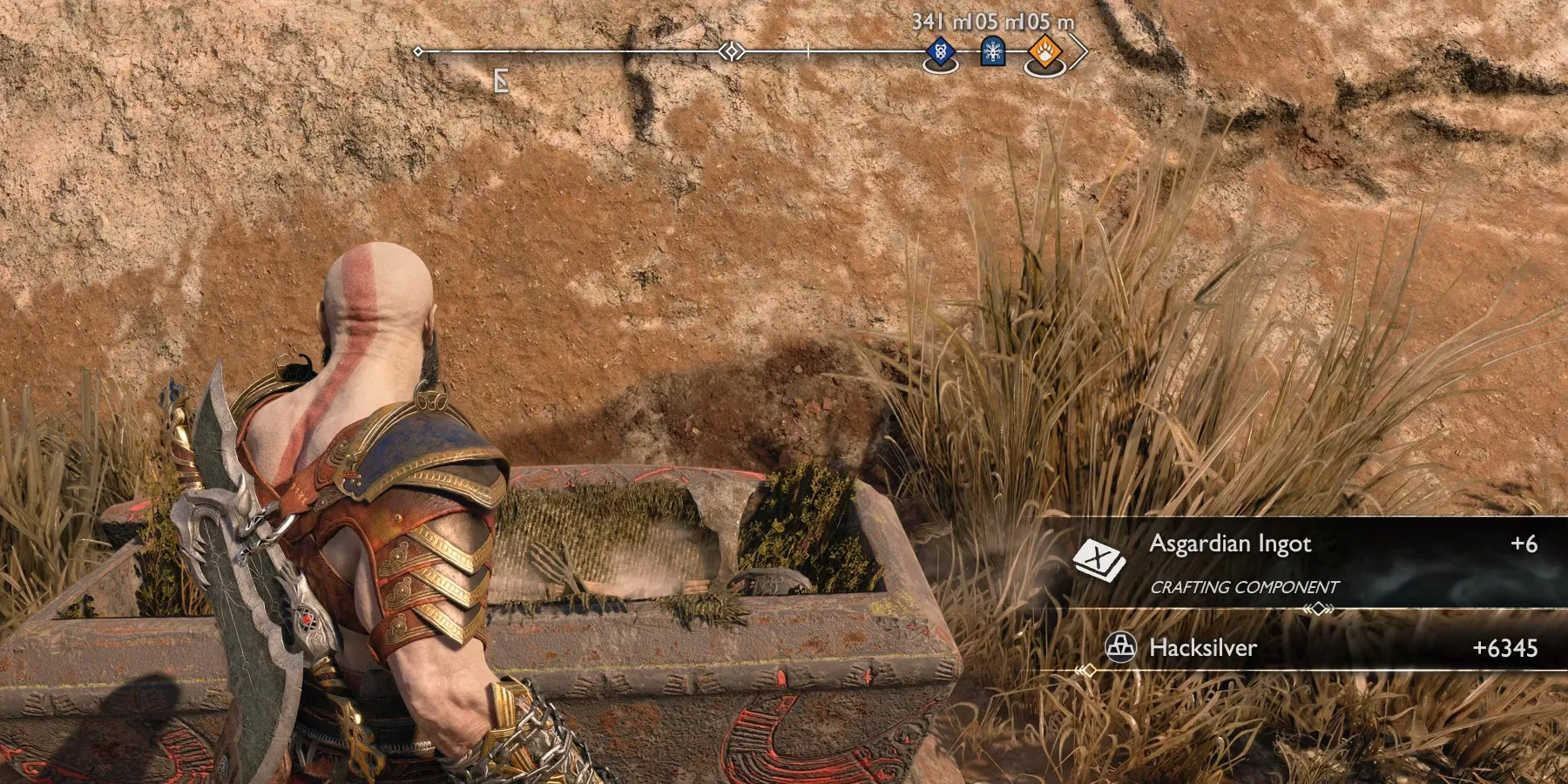The image size is (1568, 784).
Task: Click the blue tree gateway compass marker
Action: (x=992, y=52)
